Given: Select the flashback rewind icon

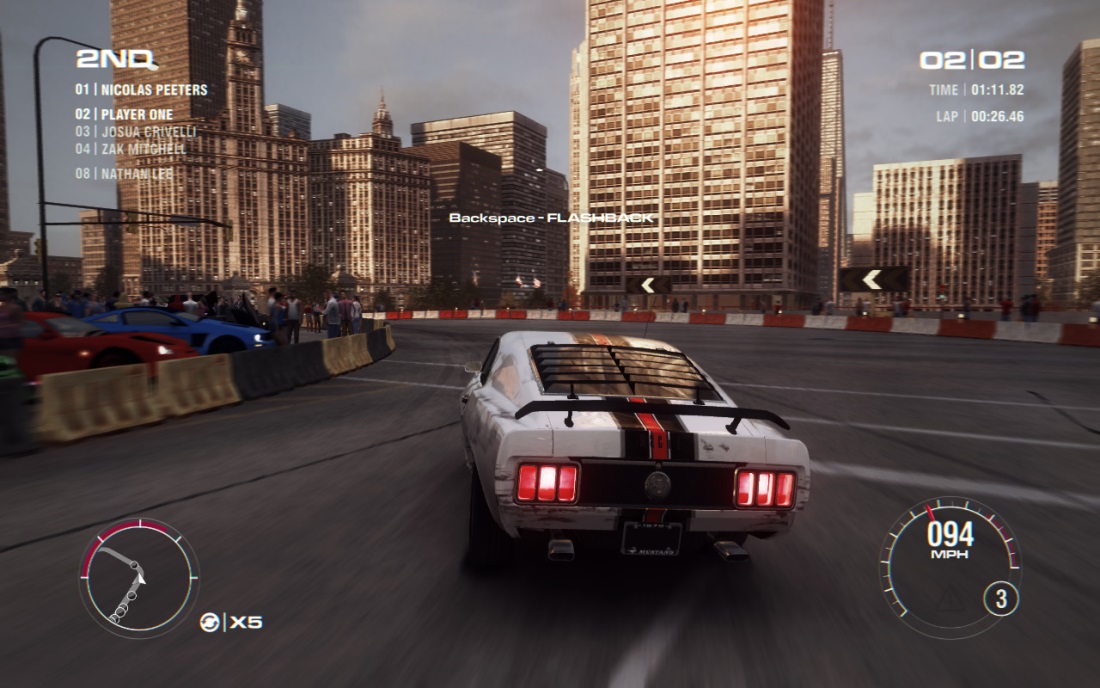Looking at the screenshot, I should tap(210, 622).
